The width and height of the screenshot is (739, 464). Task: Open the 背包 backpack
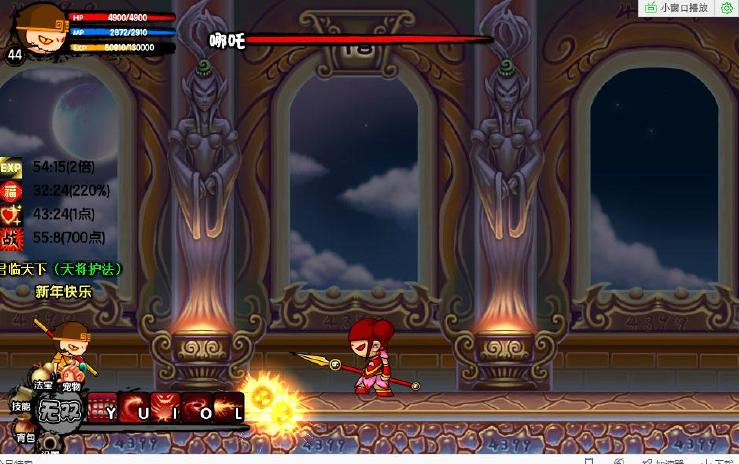(23, 437)
